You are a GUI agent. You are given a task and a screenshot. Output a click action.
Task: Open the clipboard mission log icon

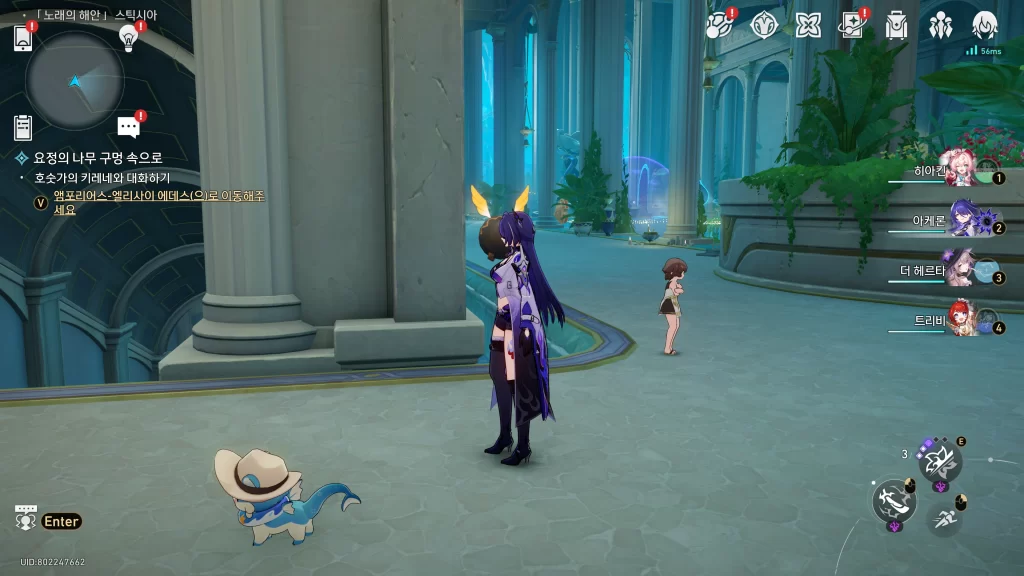click(23, 127)
